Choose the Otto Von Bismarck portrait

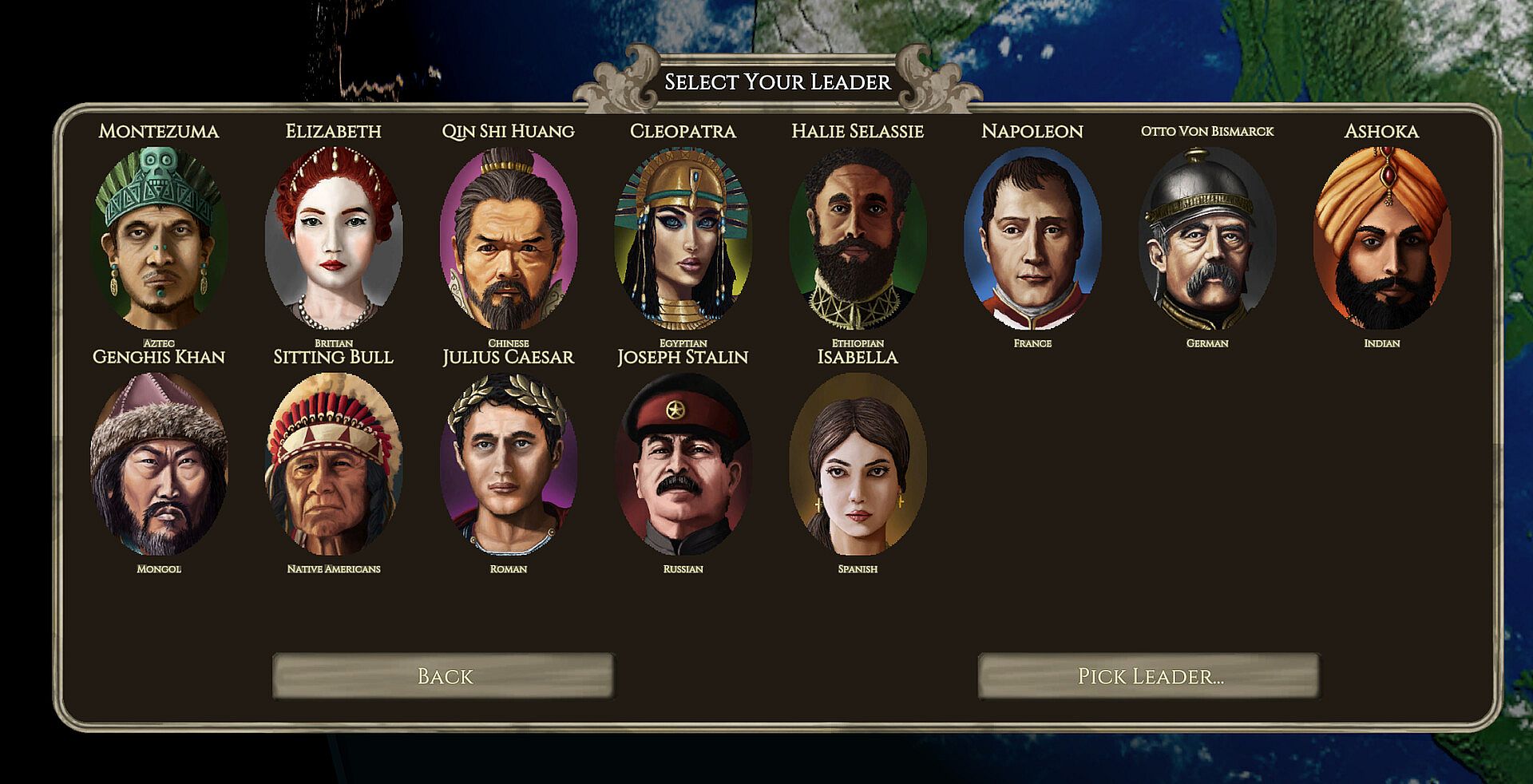[x=1206, y=238]
